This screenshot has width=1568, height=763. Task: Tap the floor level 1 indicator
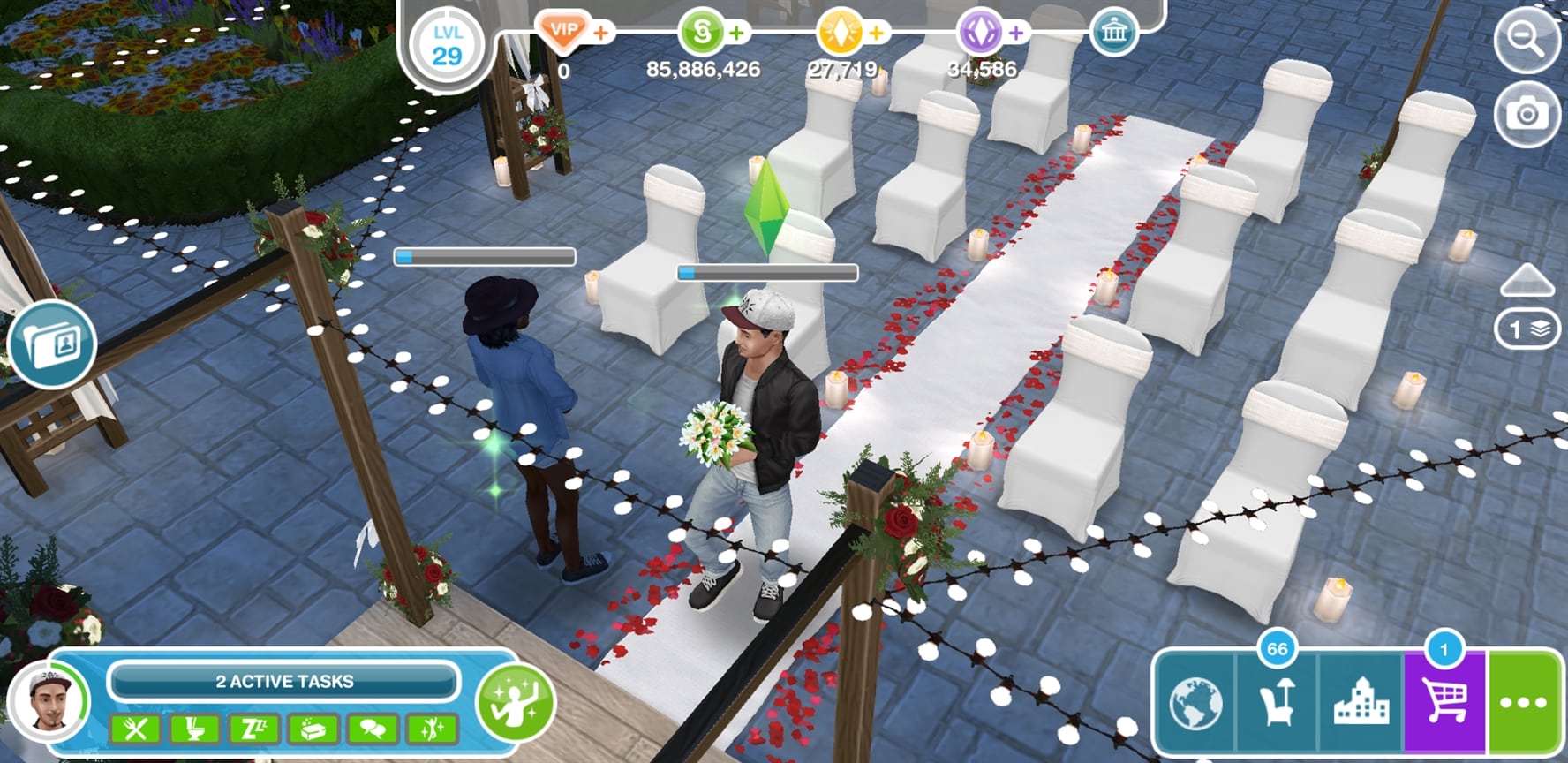(x=1527, y=330)
